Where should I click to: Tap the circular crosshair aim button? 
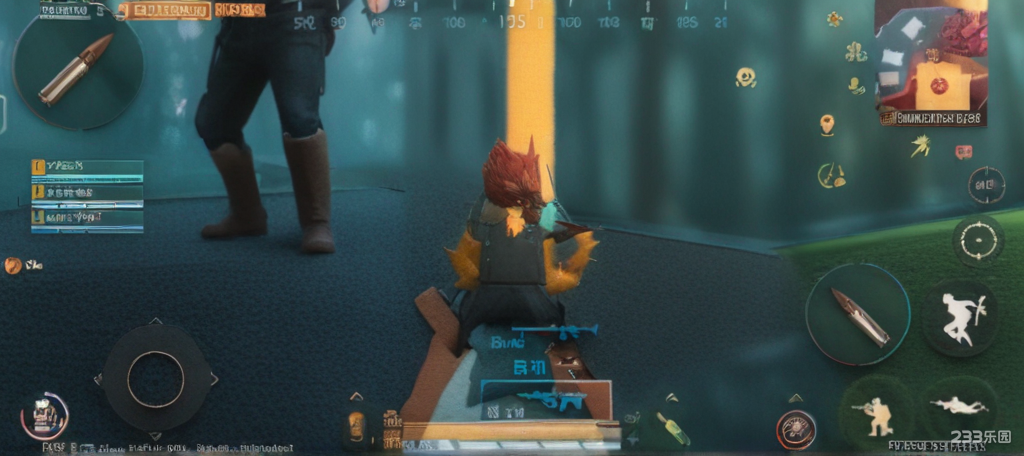pyautogui.click(x=976, y=241)
